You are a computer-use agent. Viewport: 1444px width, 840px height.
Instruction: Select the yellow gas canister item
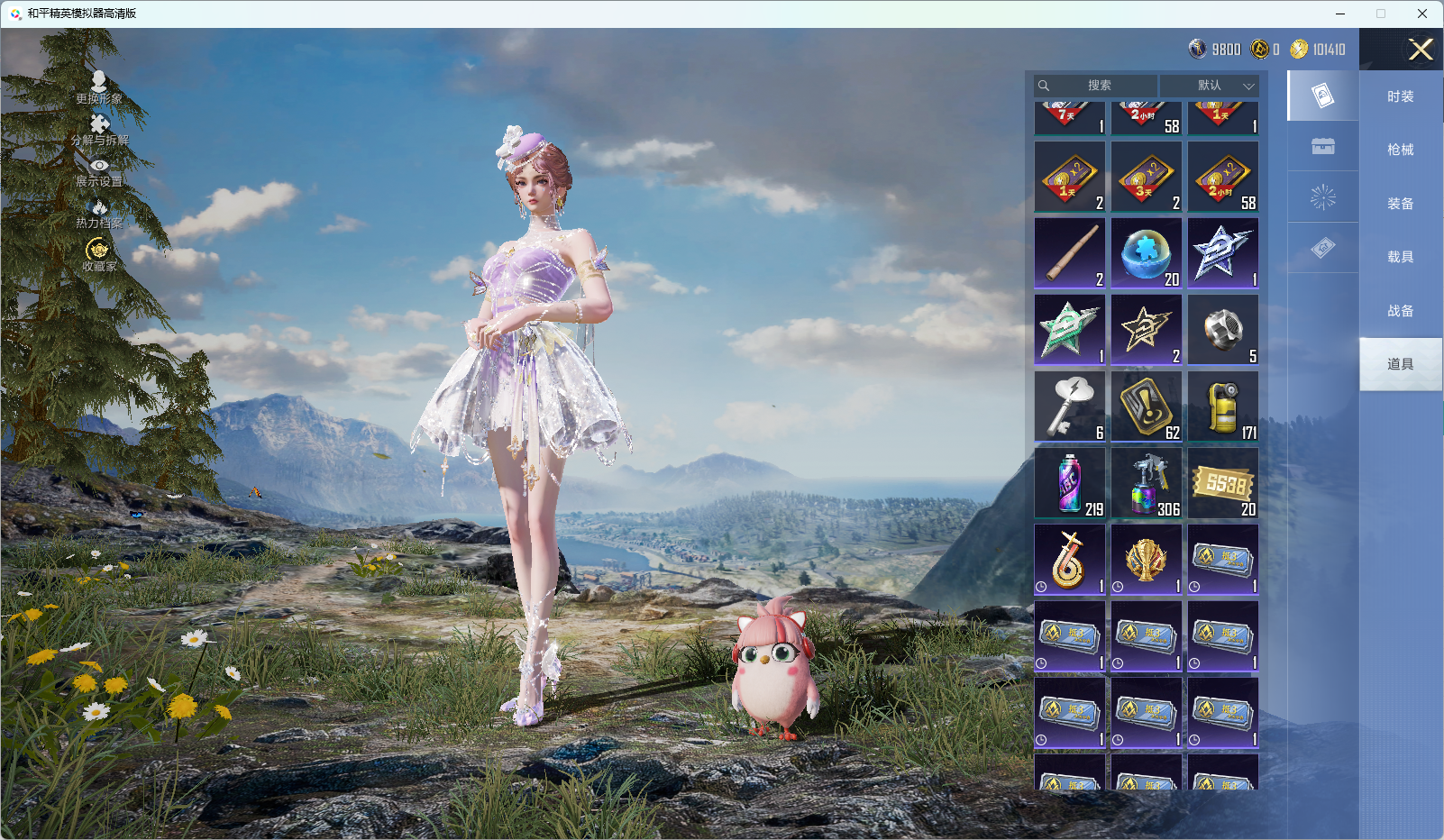(1223, 406)
